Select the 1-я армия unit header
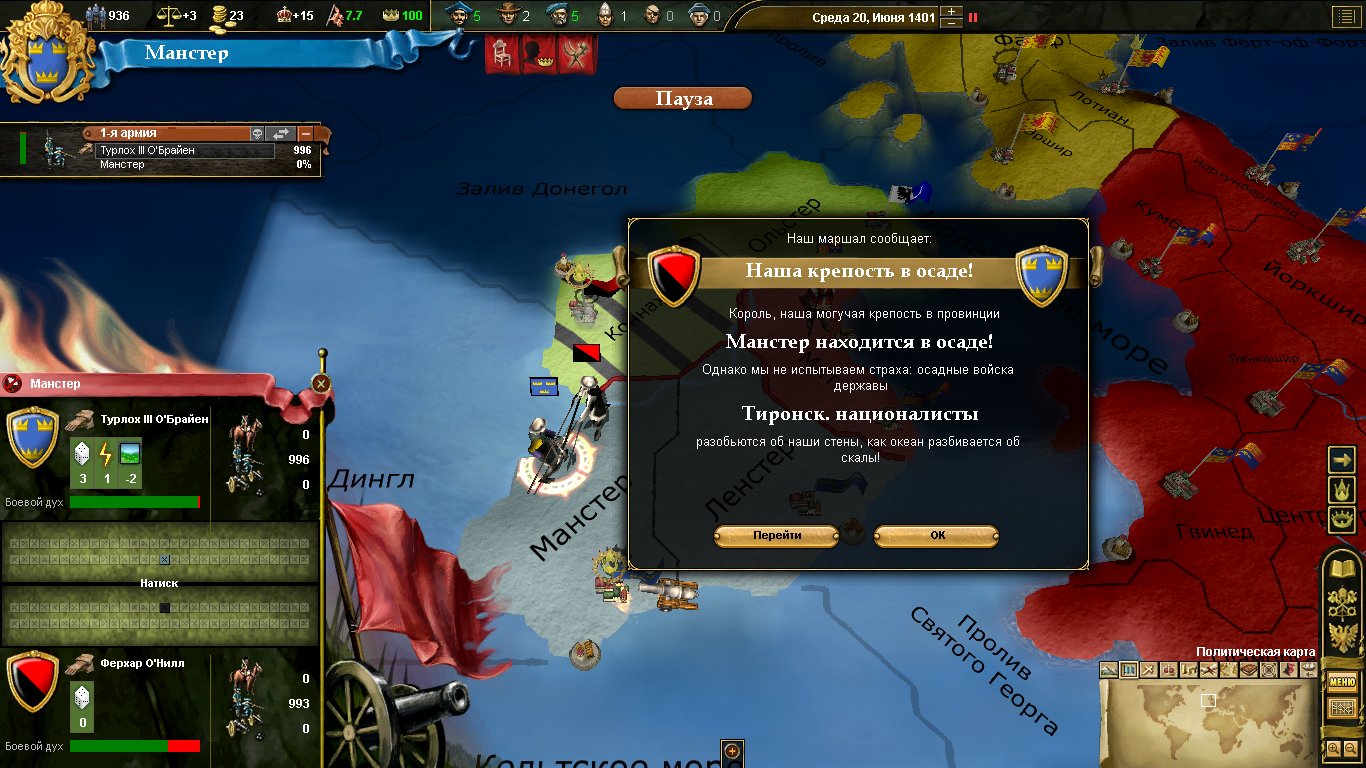Image resolution: width=1366 pixels, height=768 pixels. [170, 133]
